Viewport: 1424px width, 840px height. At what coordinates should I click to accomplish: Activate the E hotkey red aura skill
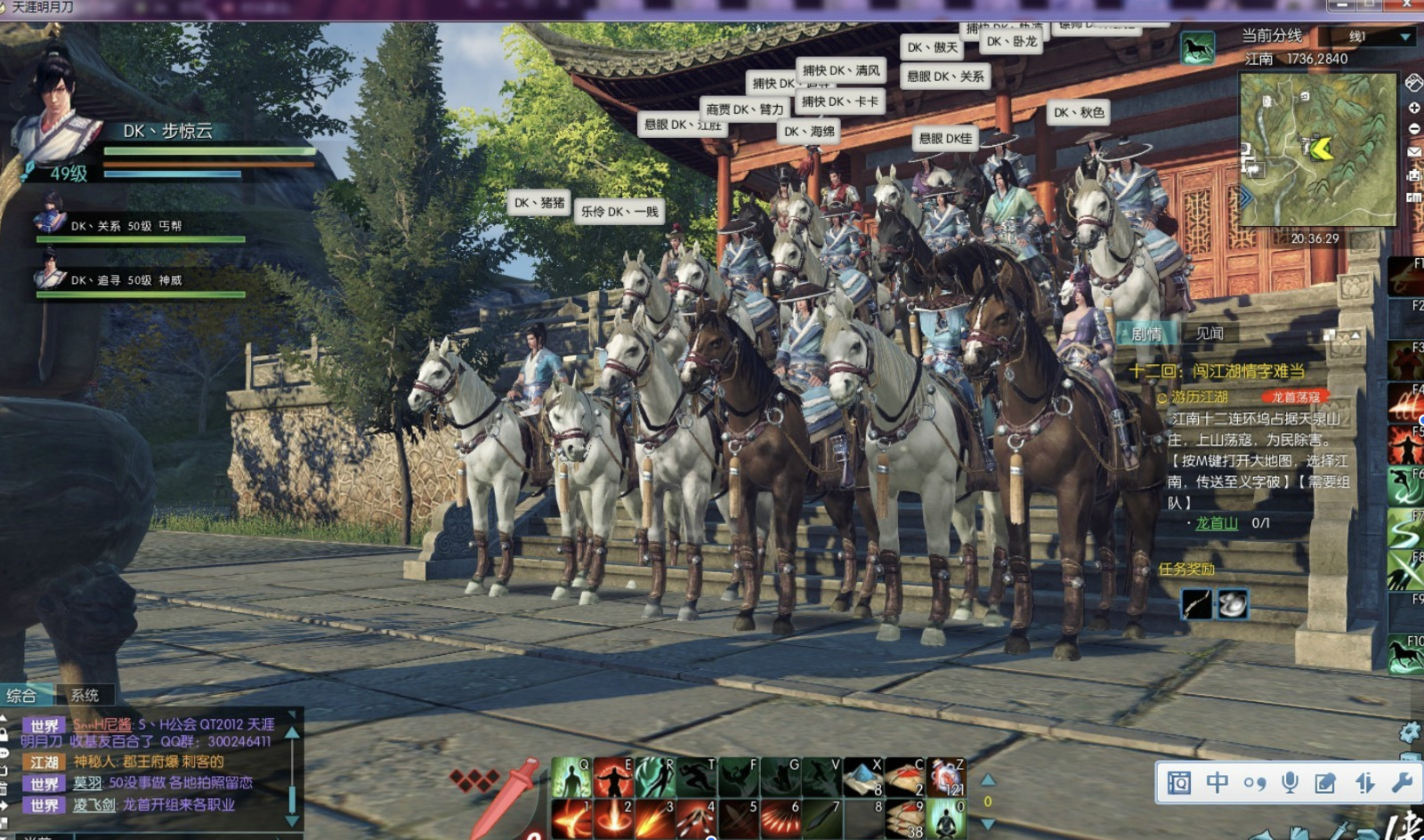coord(613,778)
